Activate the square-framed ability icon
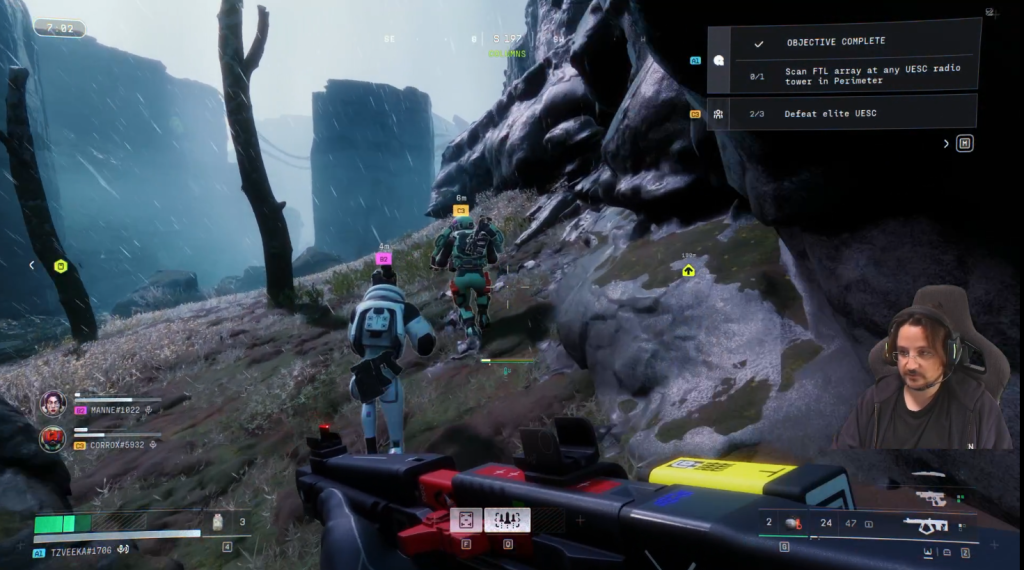Image resolution: width=1024 pixels, height=570 pixels. click(466, 520)
